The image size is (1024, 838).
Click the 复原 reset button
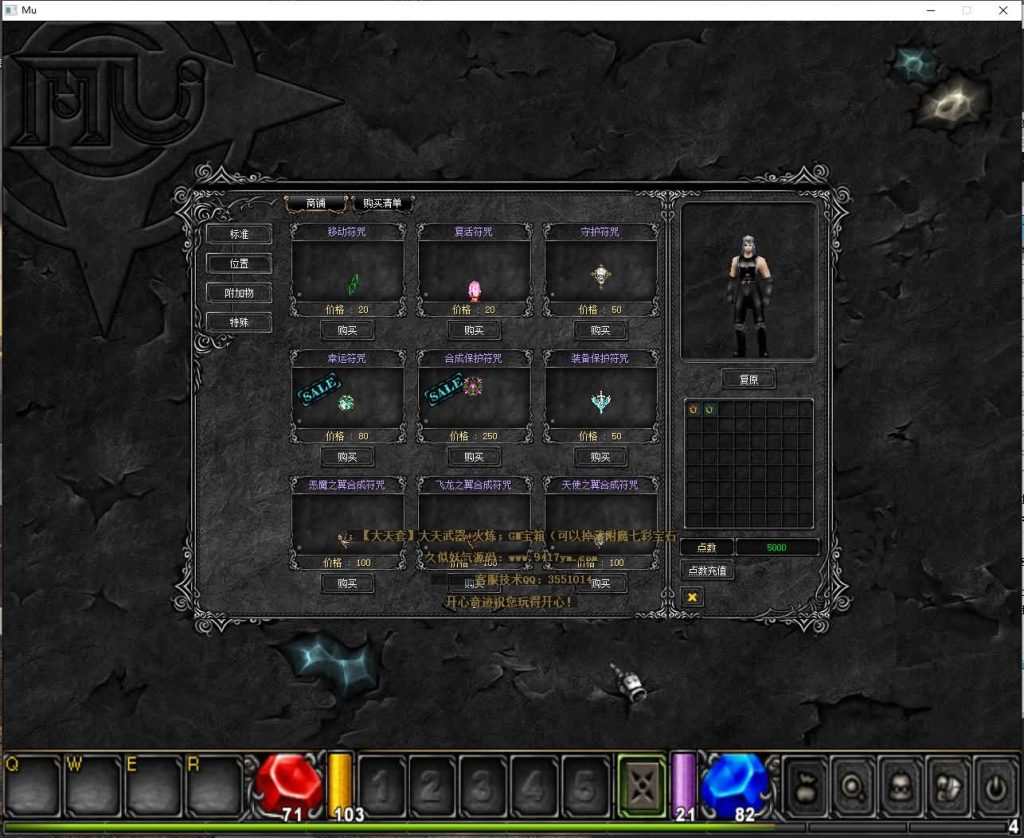click(x=748, y=380)
